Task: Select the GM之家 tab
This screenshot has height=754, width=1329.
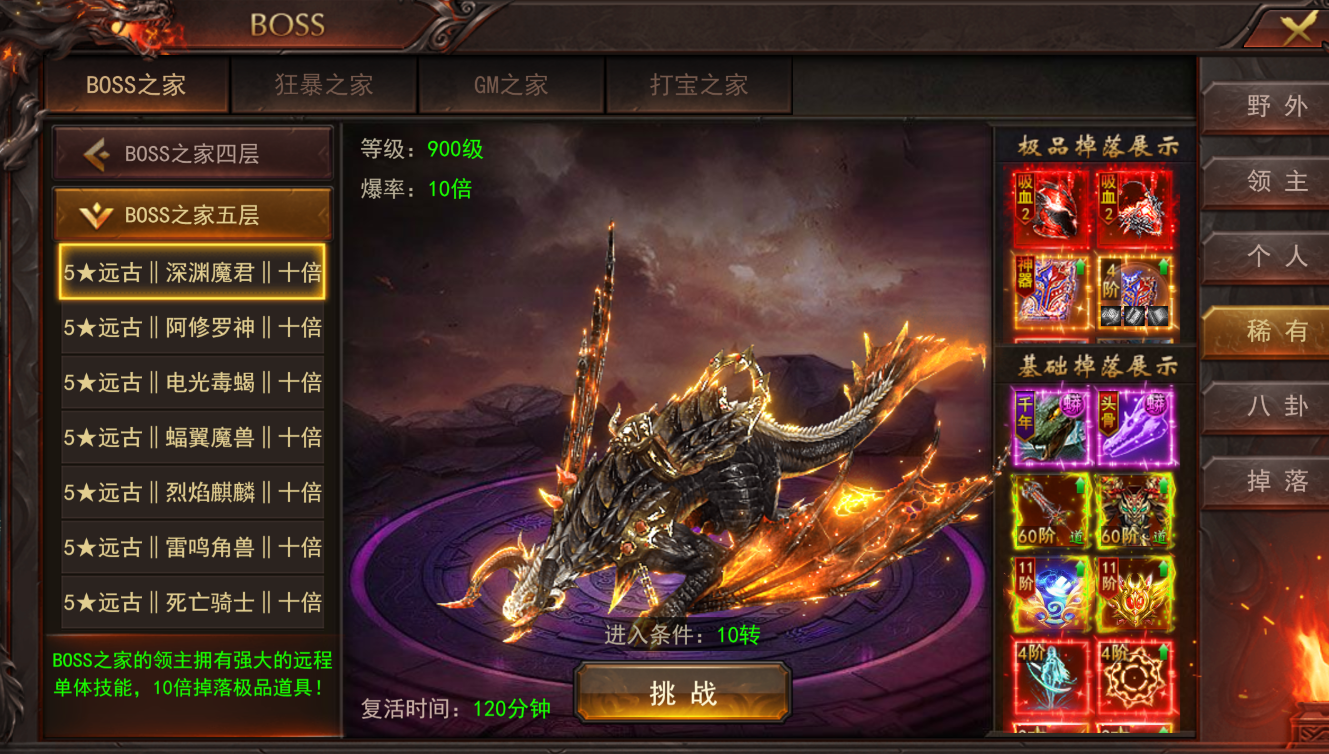Action: [x=511, y=85]
